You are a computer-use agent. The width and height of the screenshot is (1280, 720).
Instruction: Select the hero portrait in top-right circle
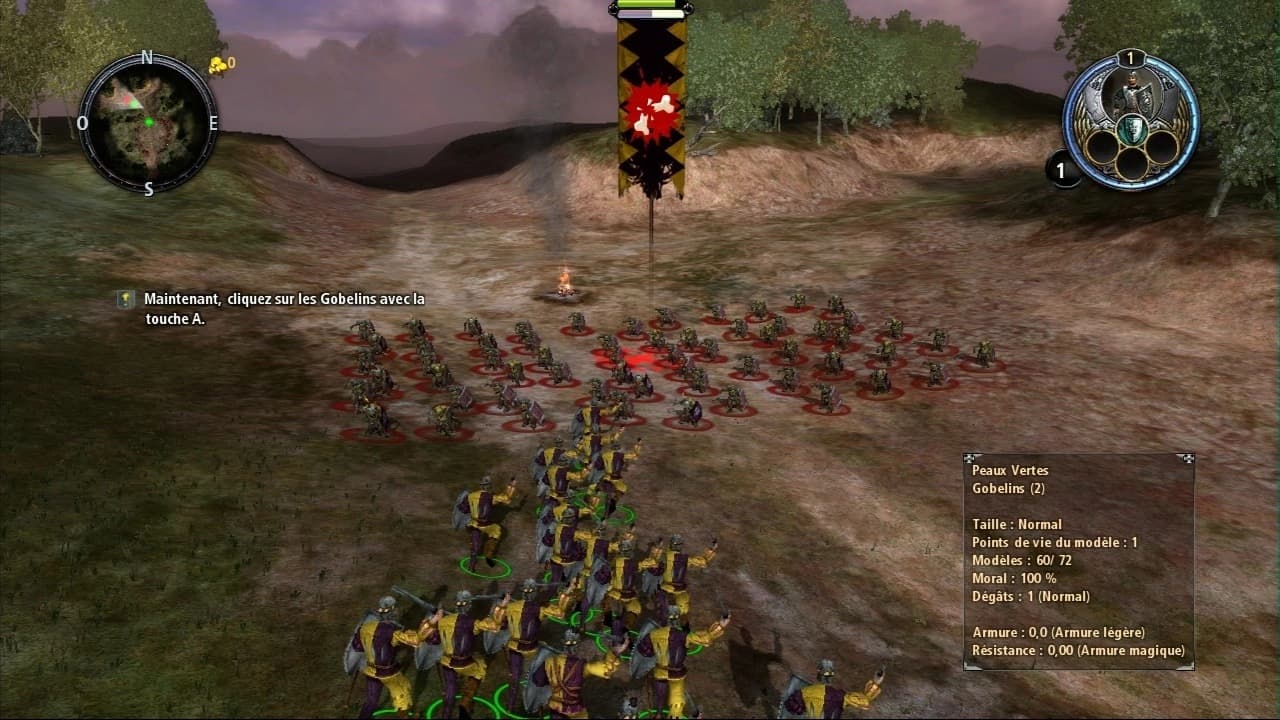[1130, 93]
